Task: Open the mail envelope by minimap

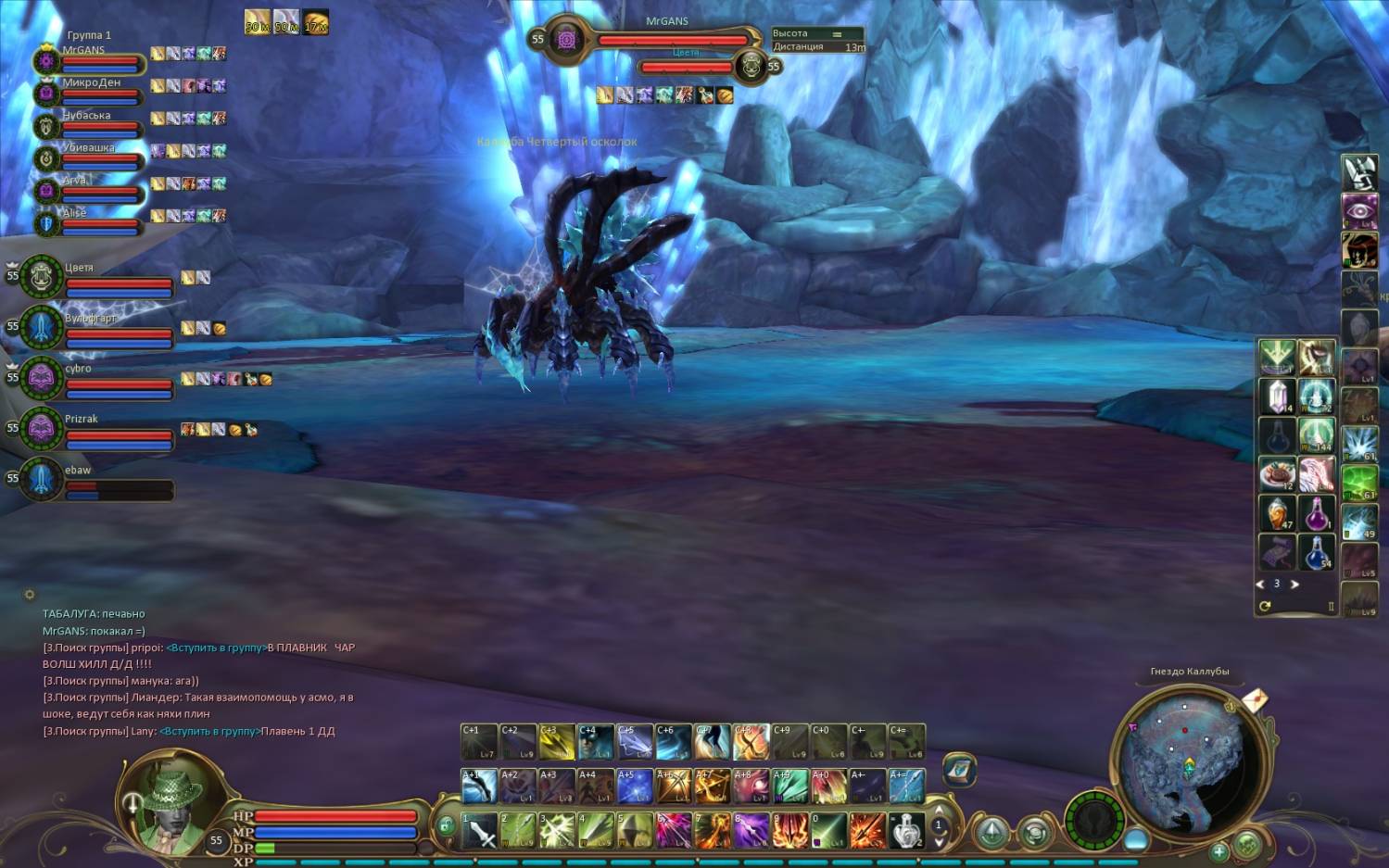Action: (1255, 699)
